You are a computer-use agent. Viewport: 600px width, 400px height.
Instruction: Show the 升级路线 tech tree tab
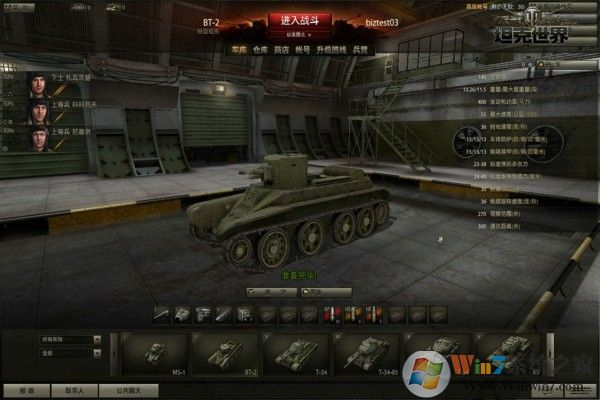point(336,48)
